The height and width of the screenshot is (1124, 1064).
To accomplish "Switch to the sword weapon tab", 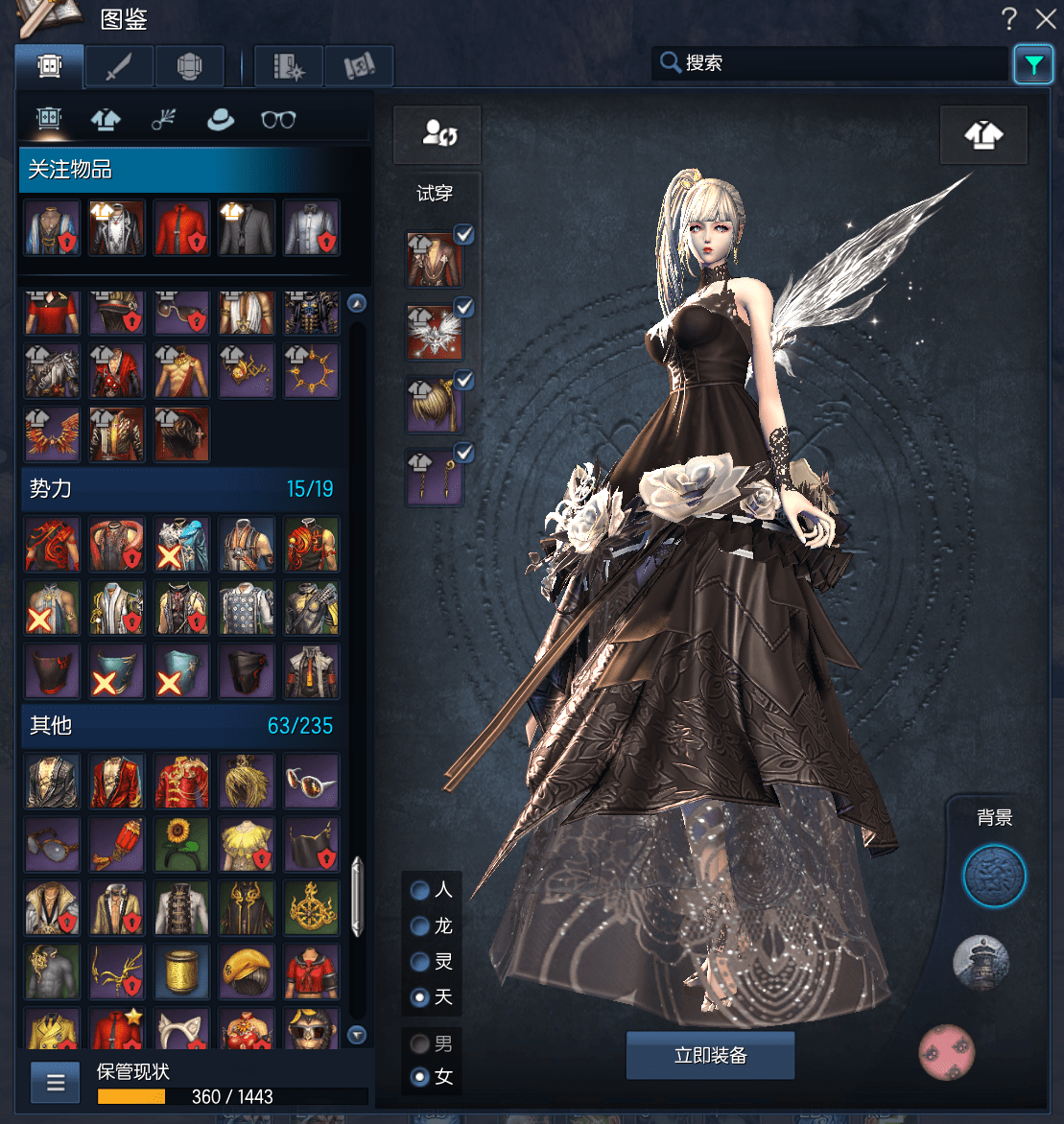I will point(120,66).
